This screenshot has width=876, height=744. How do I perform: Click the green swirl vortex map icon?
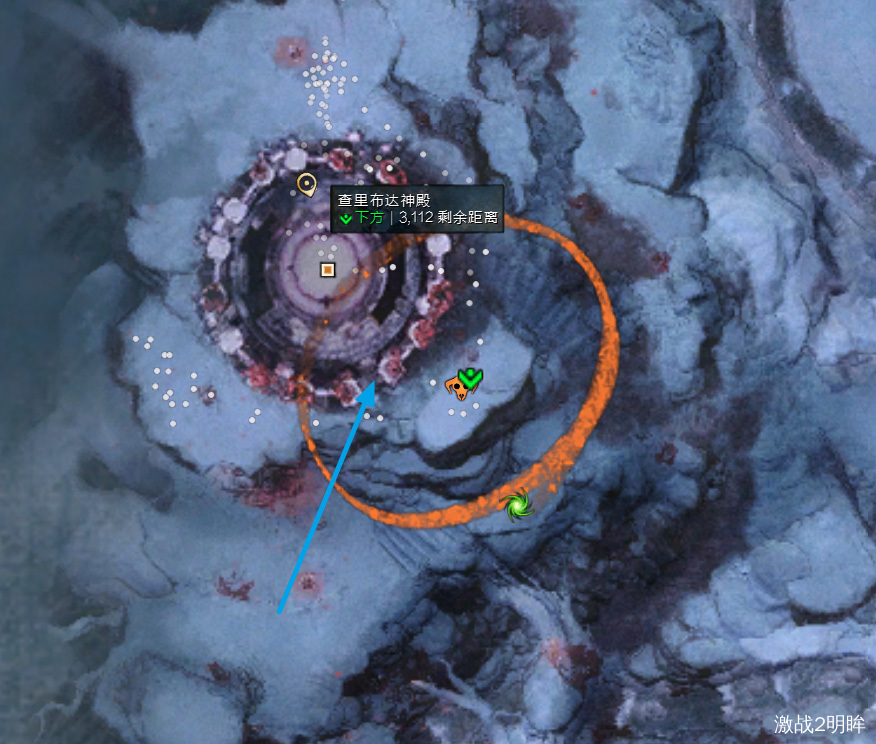pos(518,504)
